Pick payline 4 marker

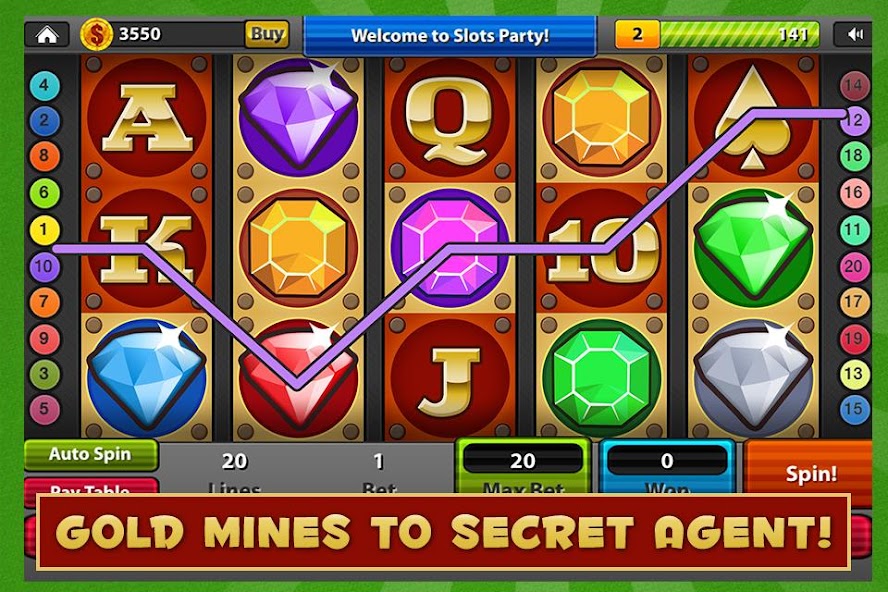point(43,86)
